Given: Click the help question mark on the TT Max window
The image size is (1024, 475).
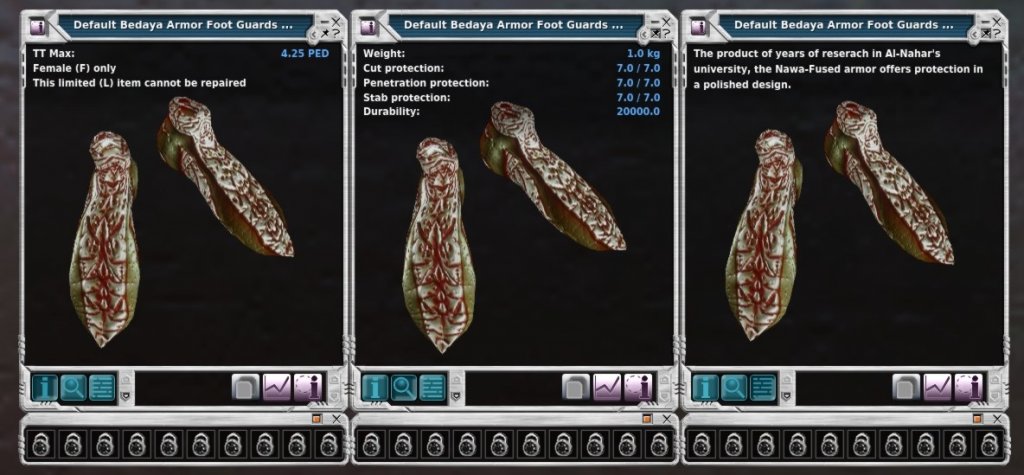Looking at the screenshot, I should (336, 33).
